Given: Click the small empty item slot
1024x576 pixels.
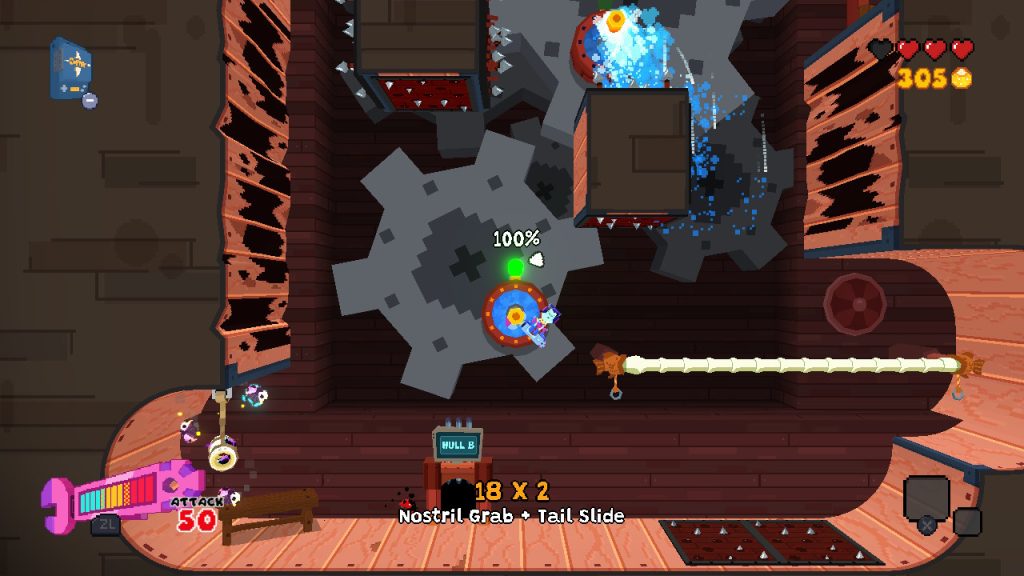Looking at the screenshot, I should 967,521.
